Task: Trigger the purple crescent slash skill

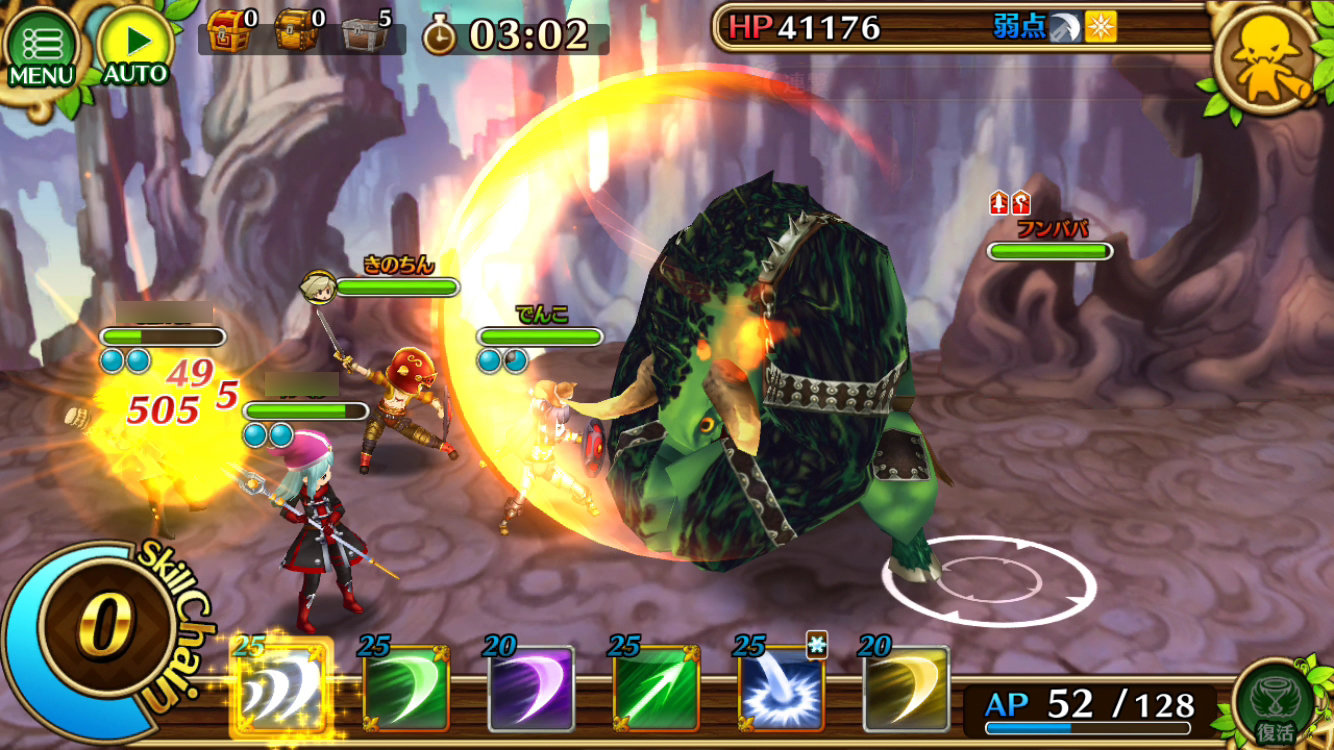Action: click(x=531, y=689)
